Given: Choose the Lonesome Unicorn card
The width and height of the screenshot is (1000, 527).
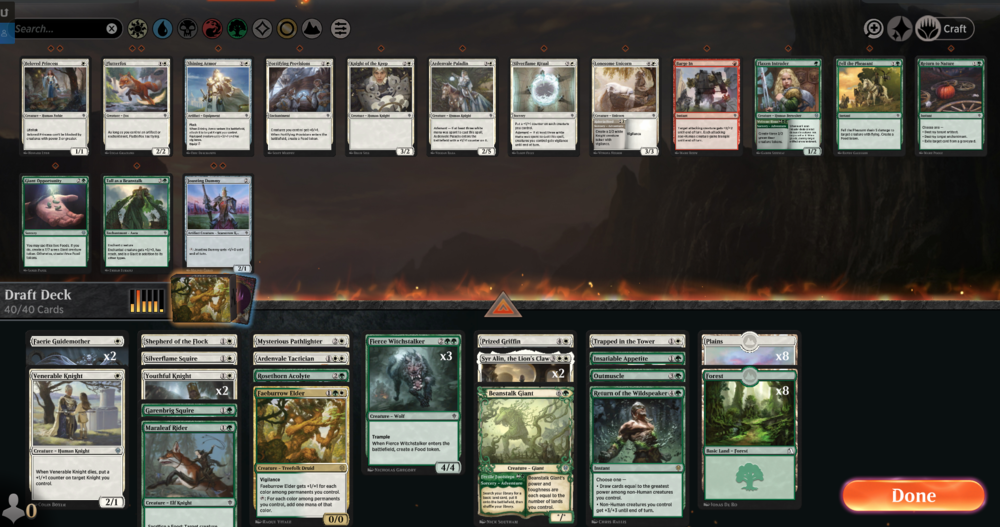Looking at the screenshot, I should (x=625, y=104).
